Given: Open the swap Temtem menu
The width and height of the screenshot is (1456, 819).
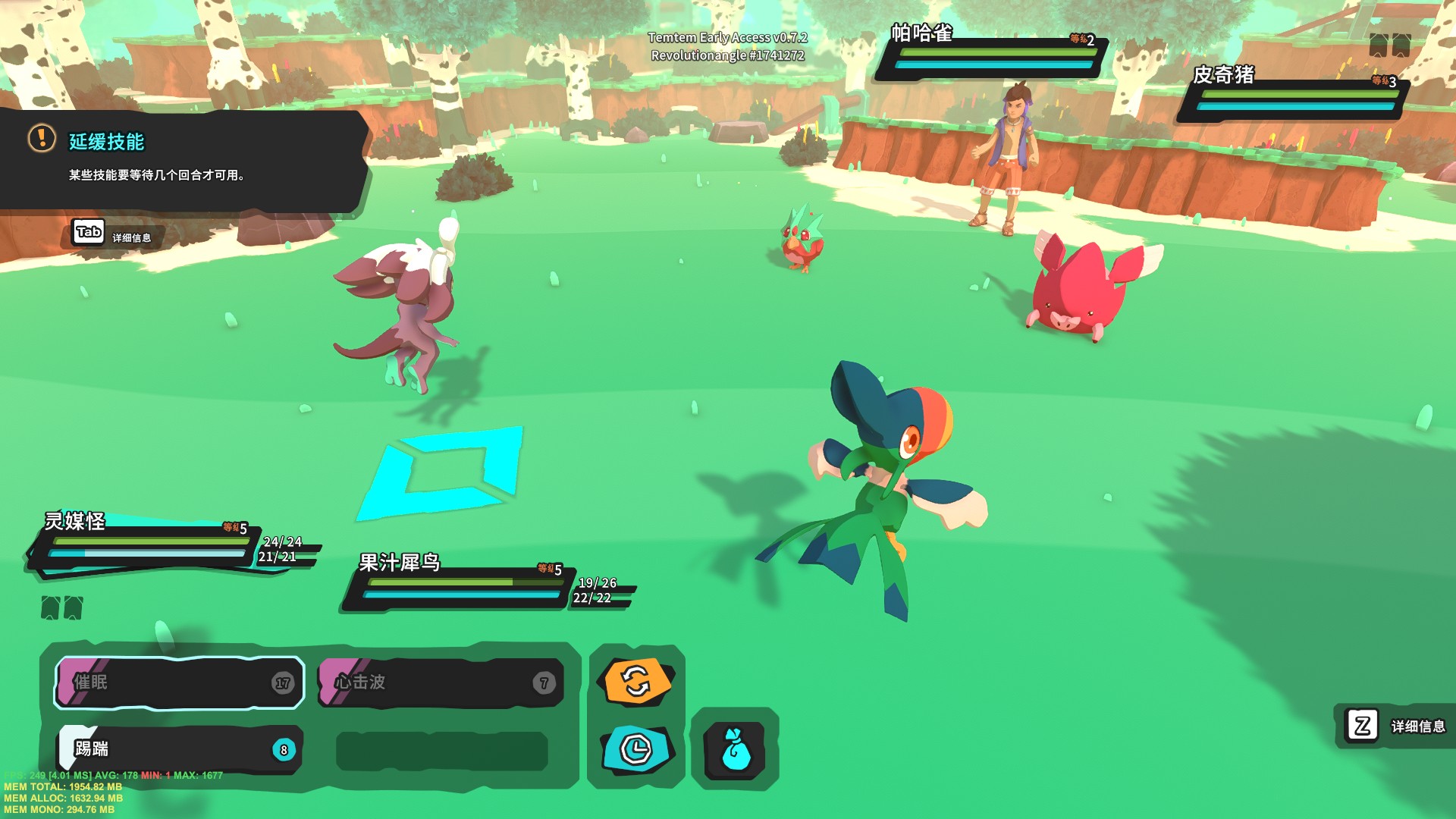Looking at the screenshot, I should tap(637, 680).
